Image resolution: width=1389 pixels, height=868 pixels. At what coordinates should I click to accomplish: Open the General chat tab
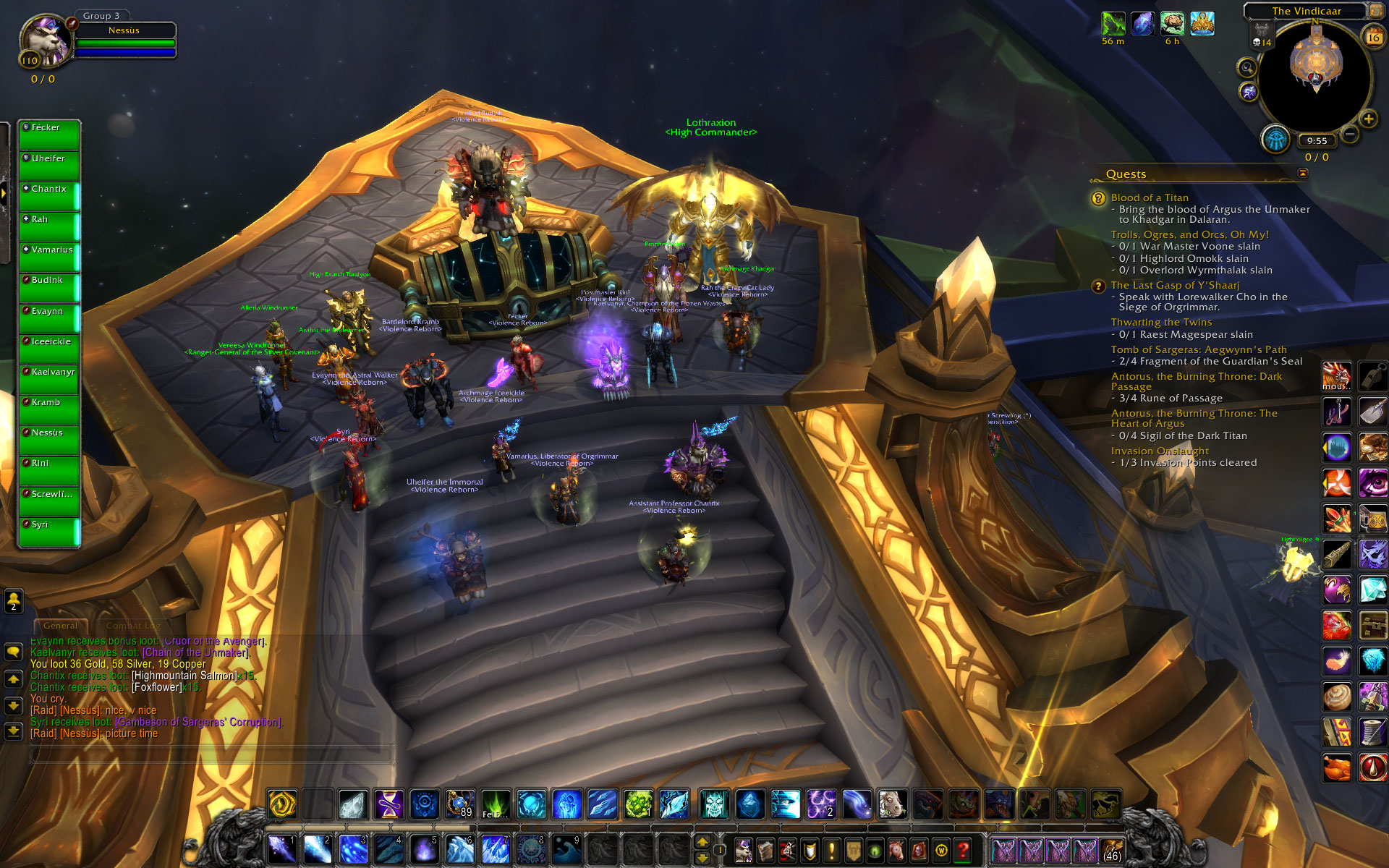tap(60, 626)
